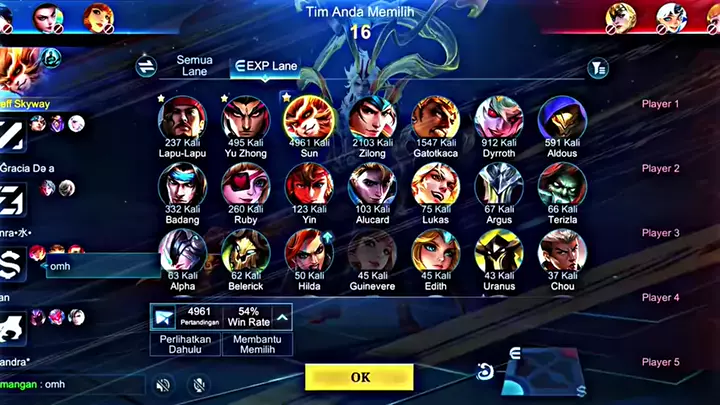Pick Ruby hero portrait
720x405 pixels.
(x=245, y=185)
